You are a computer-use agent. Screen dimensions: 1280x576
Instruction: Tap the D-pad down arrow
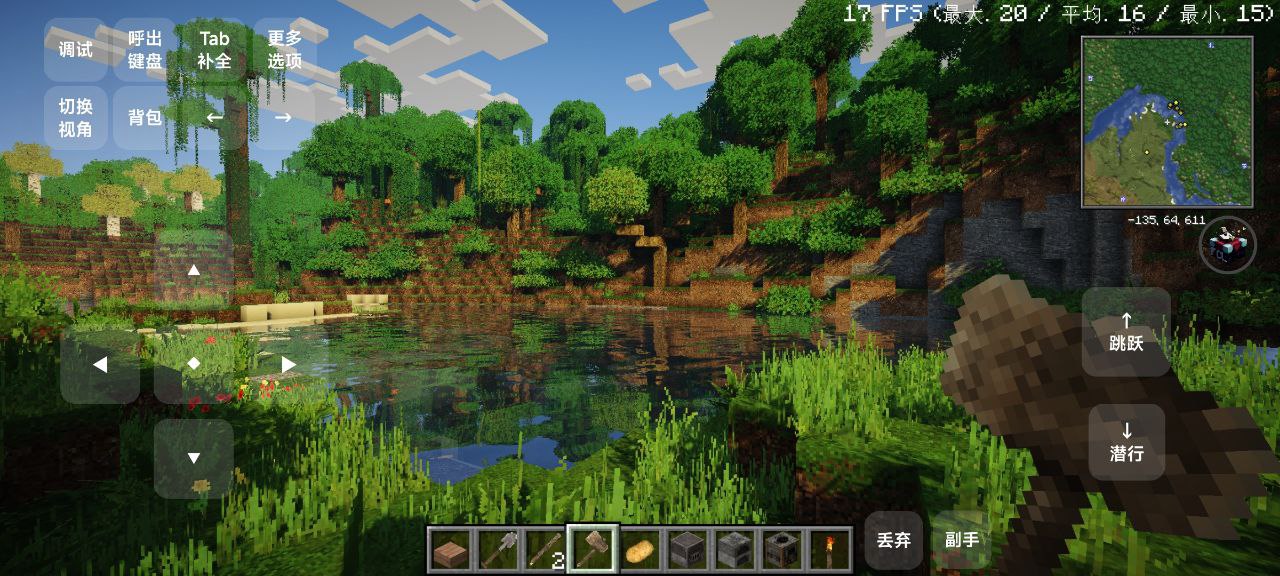pyautogui.click(x=194, y=458)
